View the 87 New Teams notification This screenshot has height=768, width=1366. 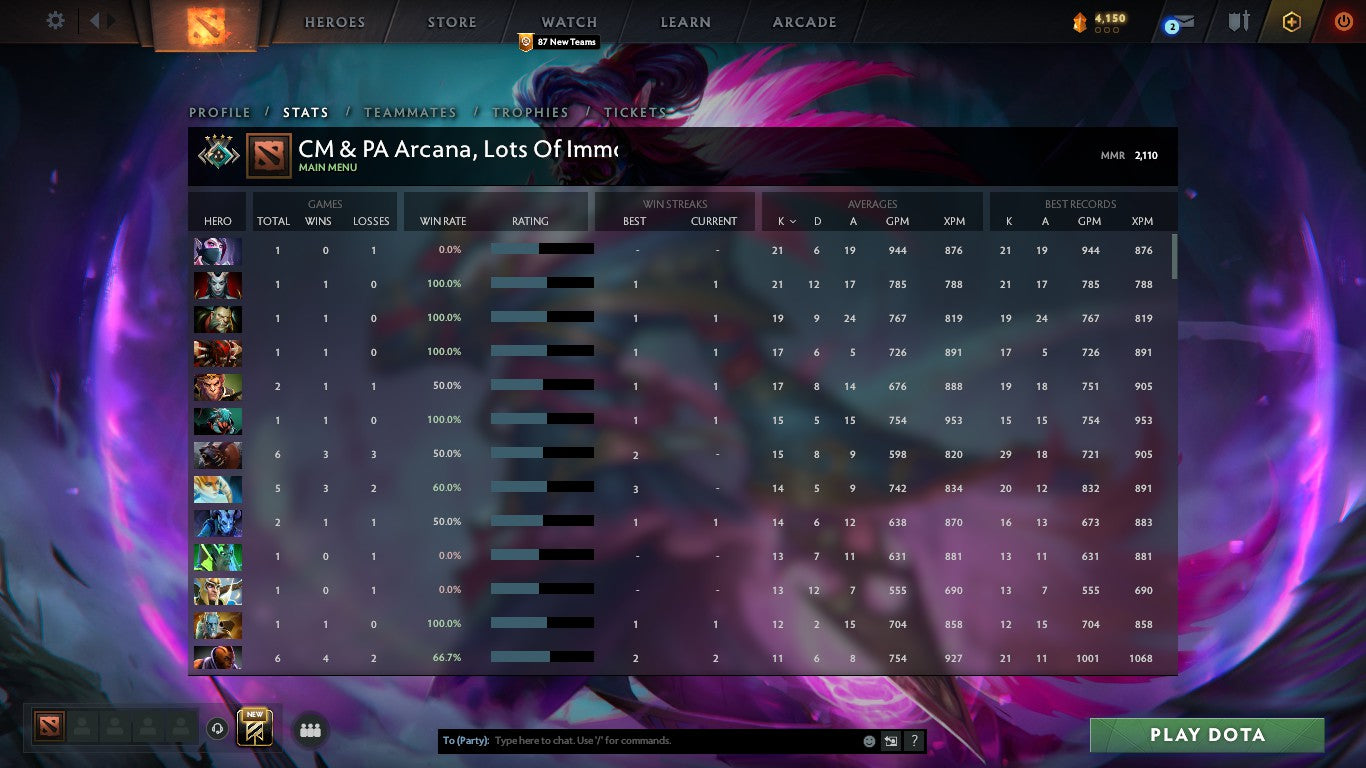(x=557, y=42)
